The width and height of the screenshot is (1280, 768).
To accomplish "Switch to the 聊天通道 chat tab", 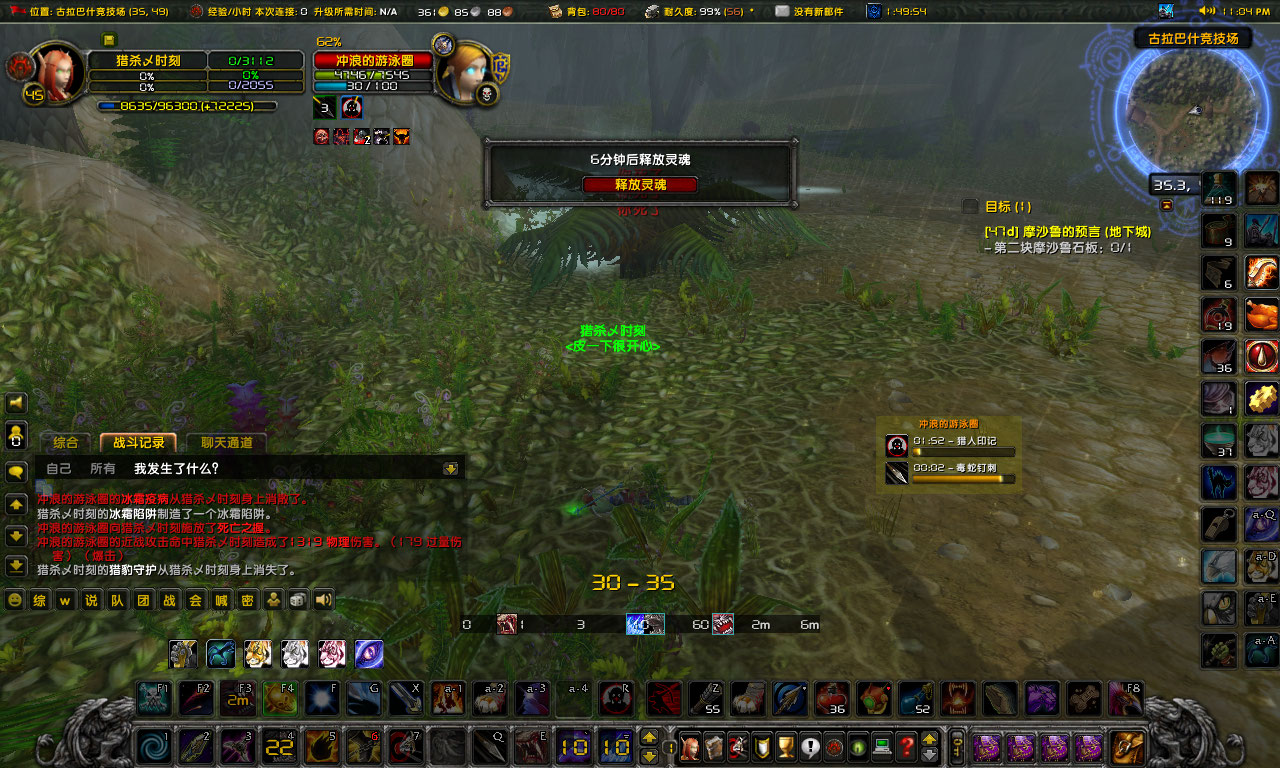I will tap(226, 443).
